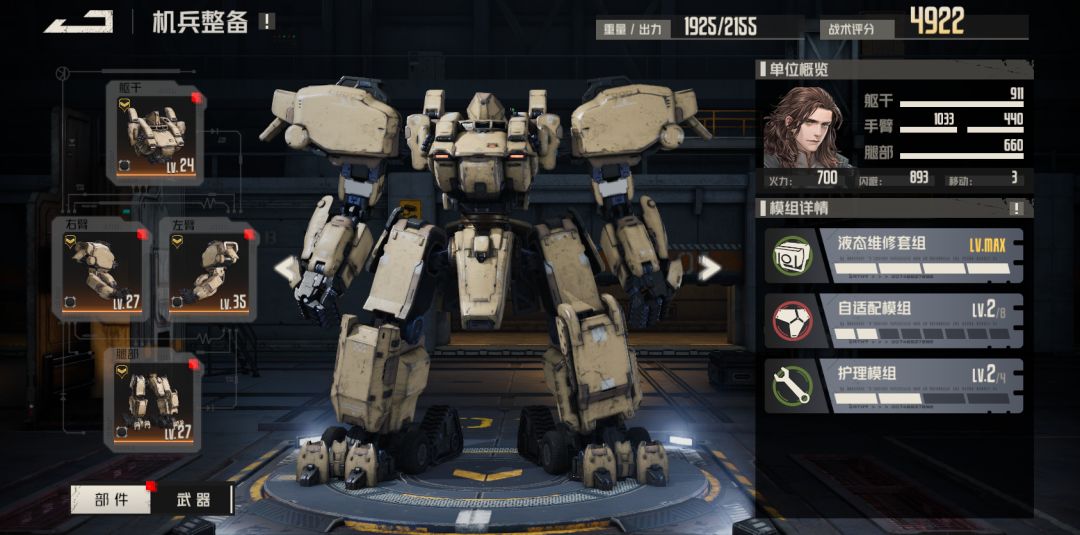This screenshot has width=1080, height=535.
Task: Select the 护理模组 module
Action: click(x=894, y=385)
